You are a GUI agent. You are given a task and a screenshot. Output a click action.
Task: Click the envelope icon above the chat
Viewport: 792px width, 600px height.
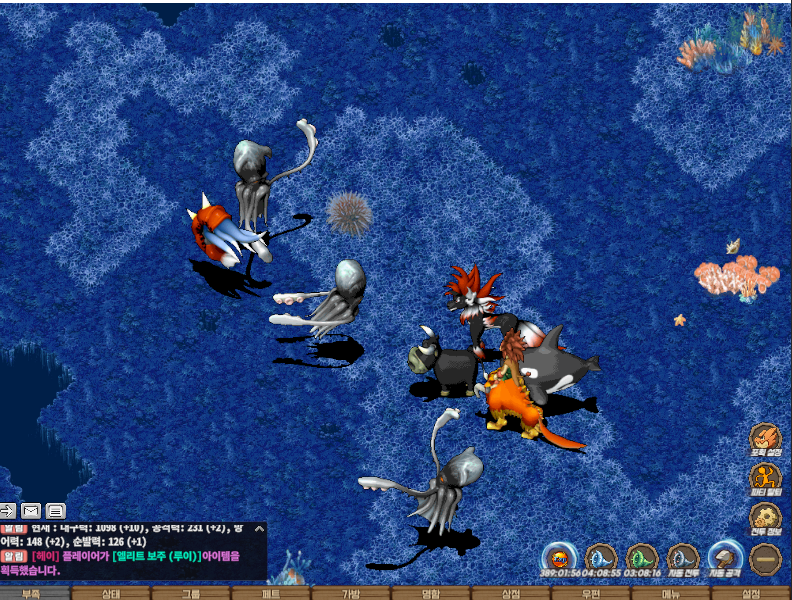click(x=31, y=510)
